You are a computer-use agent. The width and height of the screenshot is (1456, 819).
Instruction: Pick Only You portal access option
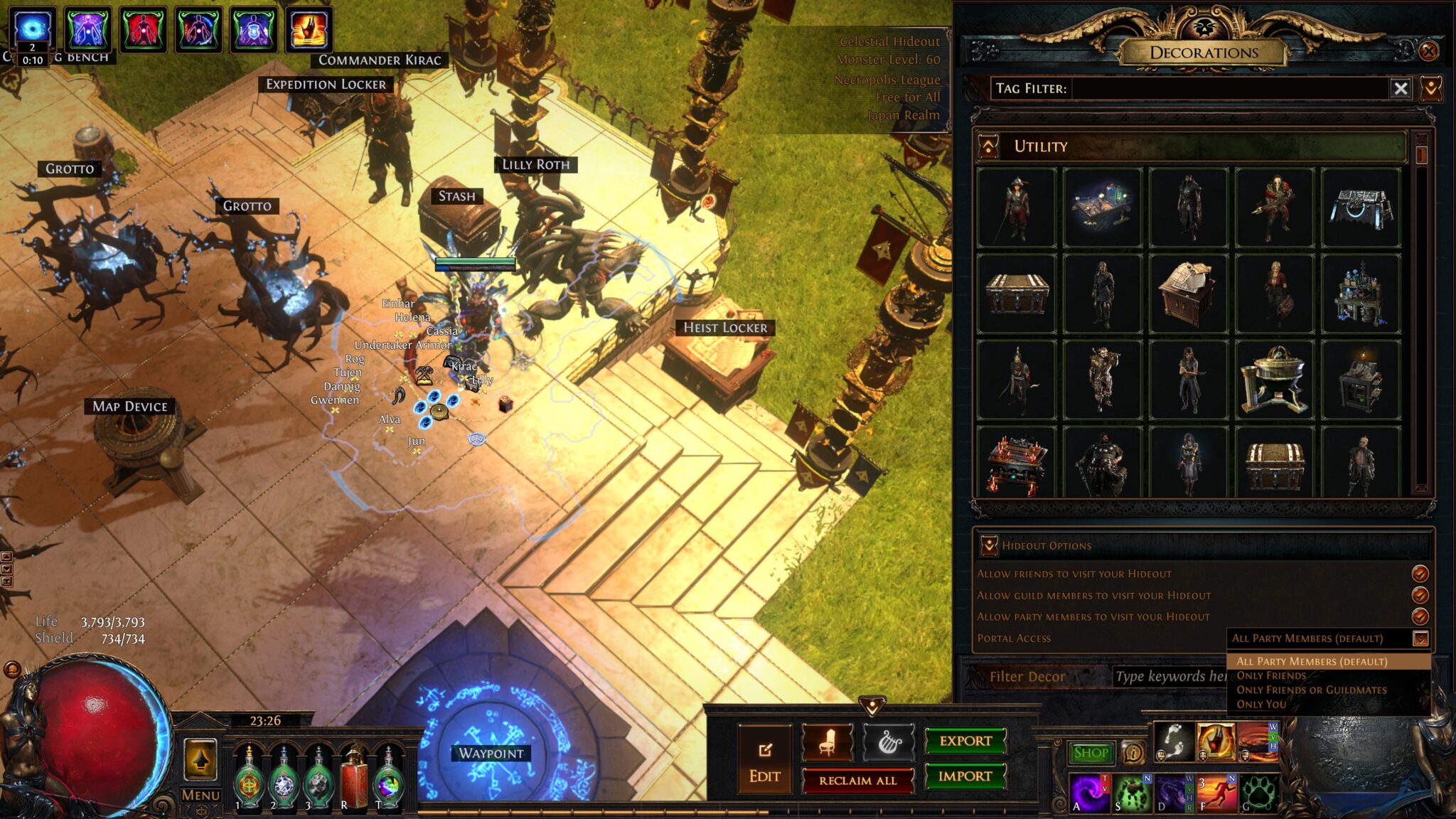click(1261, 704)
